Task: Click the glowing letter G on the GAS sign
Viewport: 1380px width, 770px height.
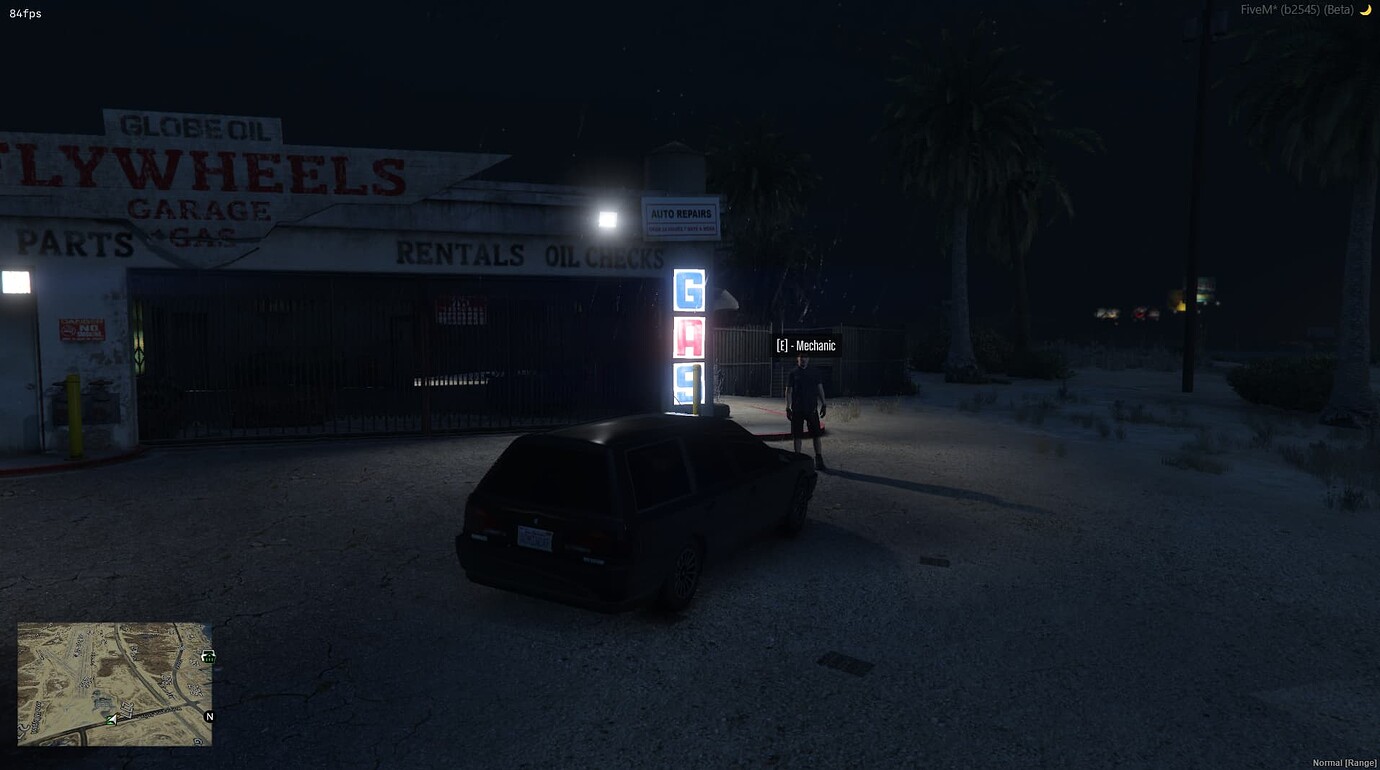Action: (687, 291)
